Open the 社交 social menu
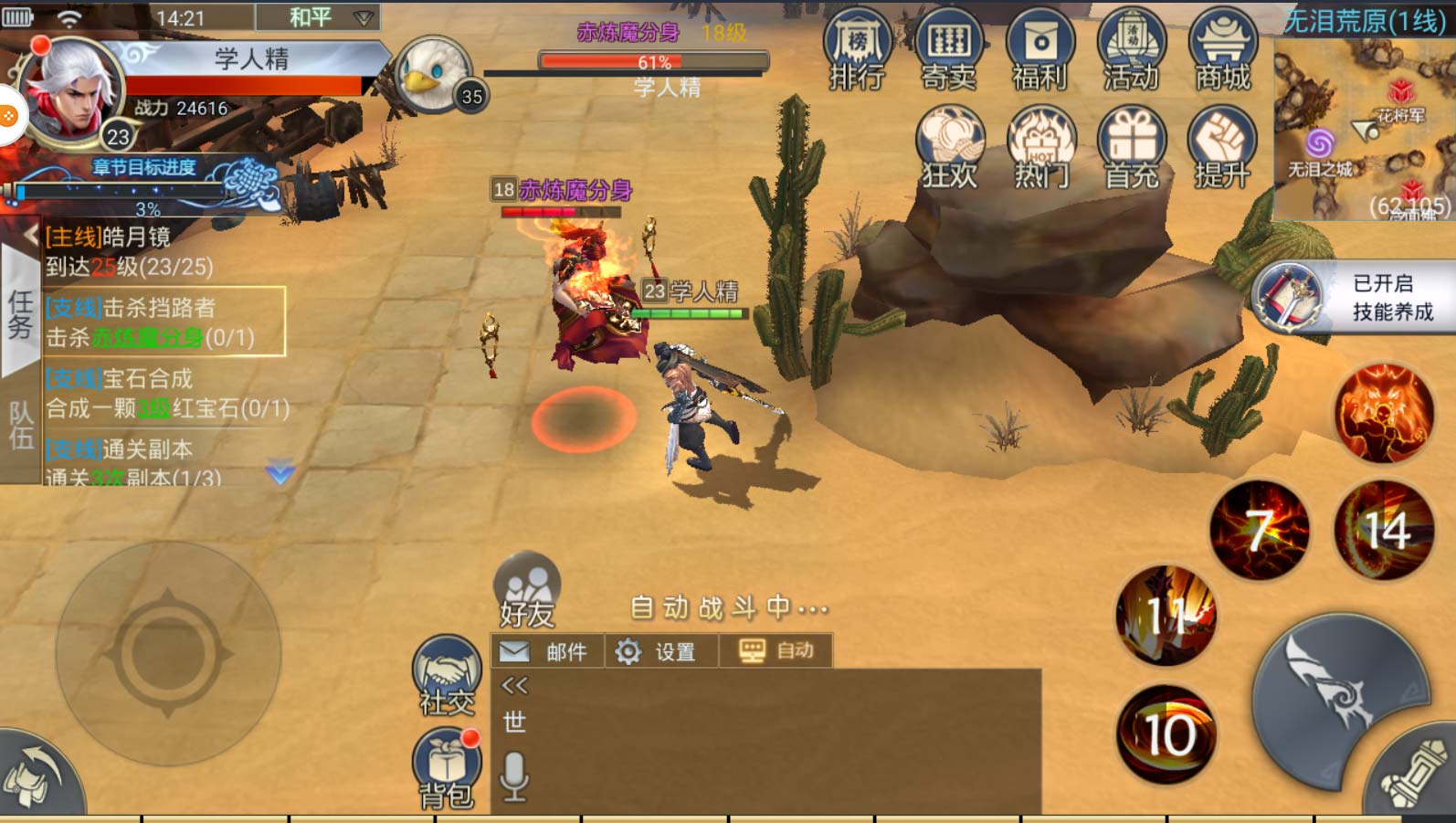 [x=447, y=676]
